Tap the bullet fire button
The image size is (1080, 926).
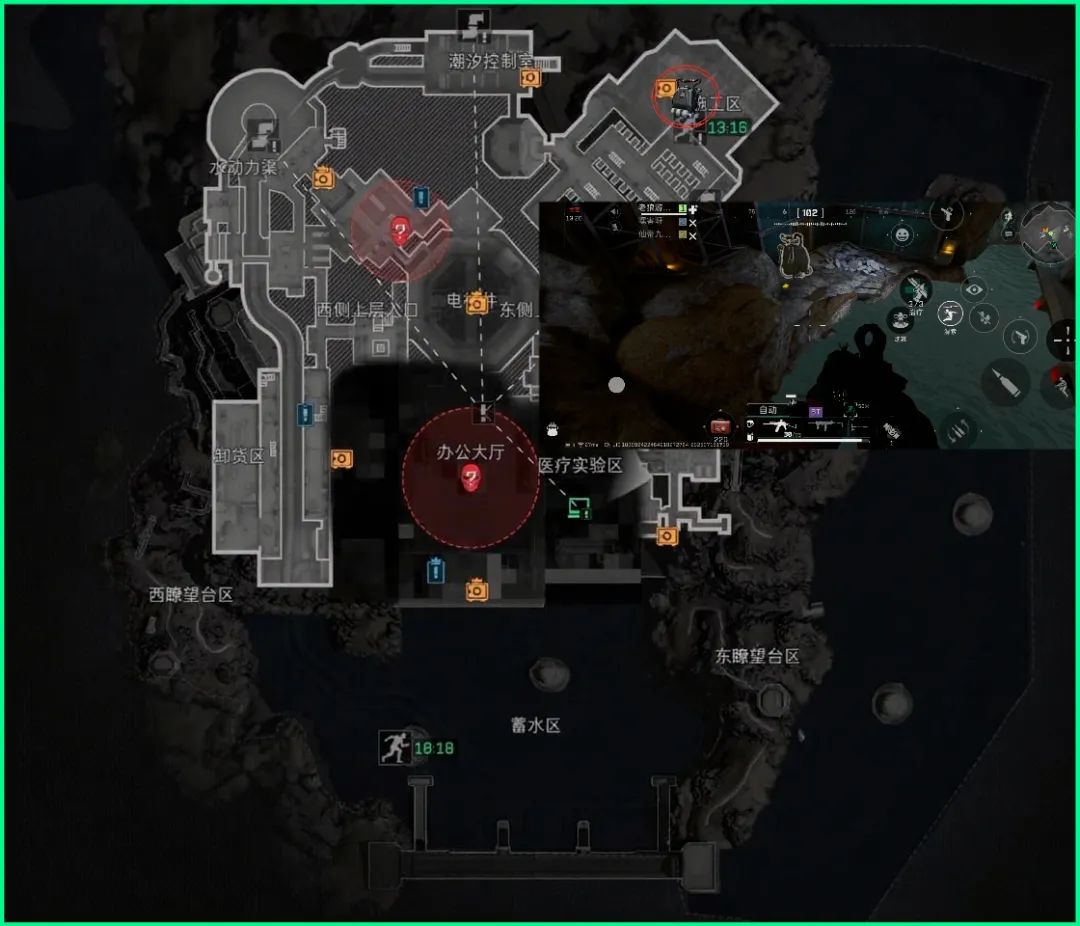pos(1004,382)
